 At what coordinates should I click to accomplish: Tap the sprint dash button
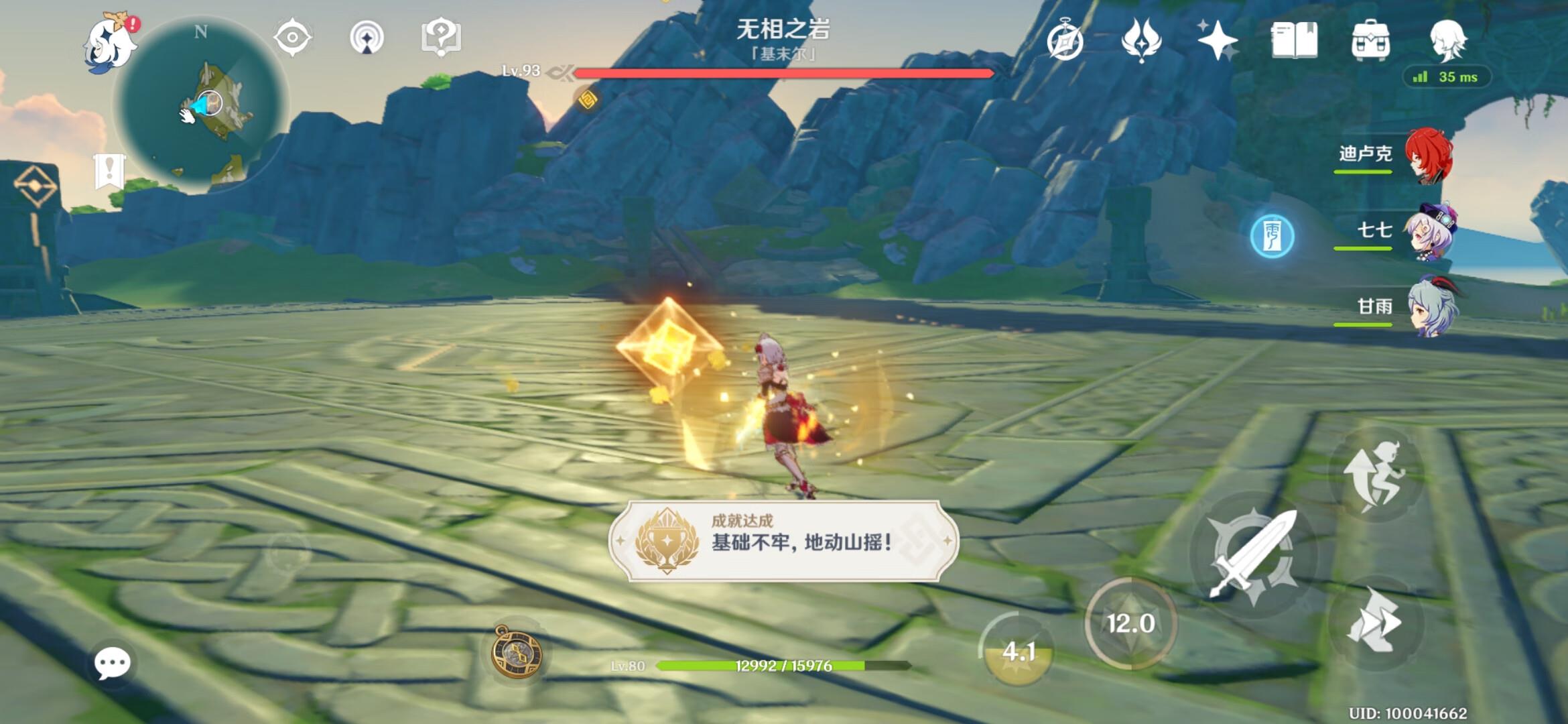(1375, 621)
